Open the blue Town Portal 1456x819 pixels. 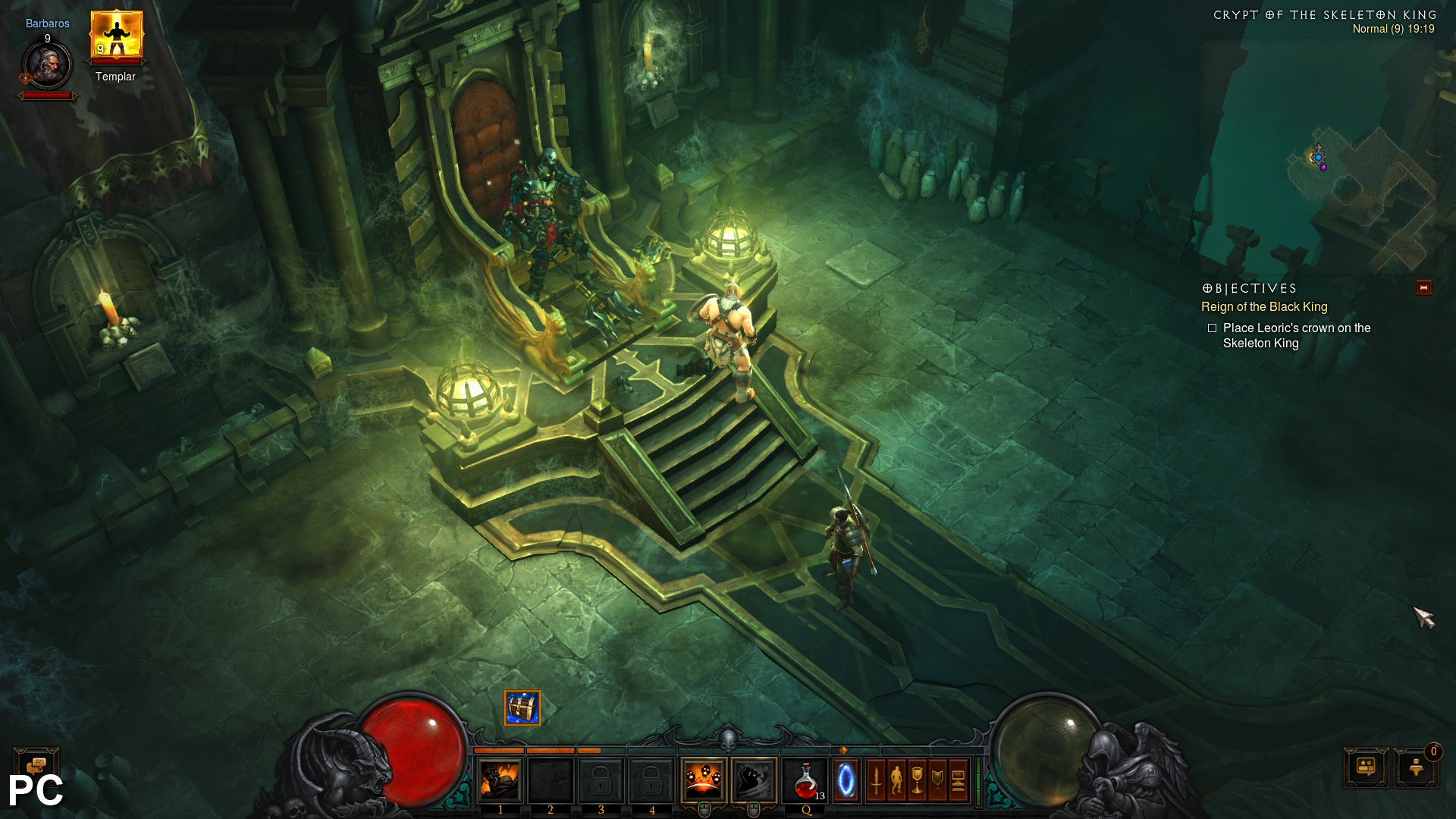pyautogui.click(x=846, y=781)
